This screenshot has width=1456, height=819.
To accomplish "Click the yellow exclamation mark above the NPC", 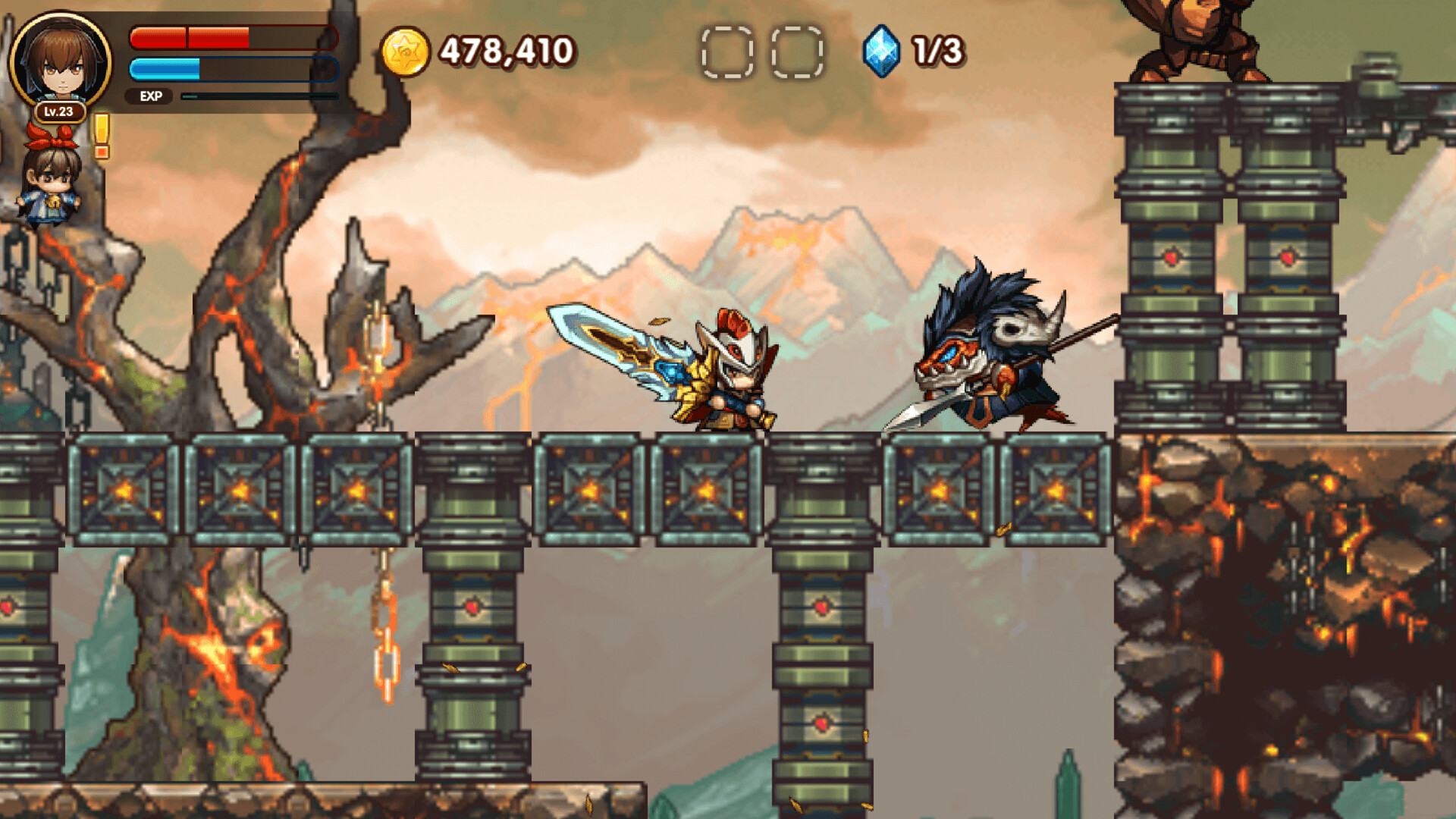I will click(102, 136).
